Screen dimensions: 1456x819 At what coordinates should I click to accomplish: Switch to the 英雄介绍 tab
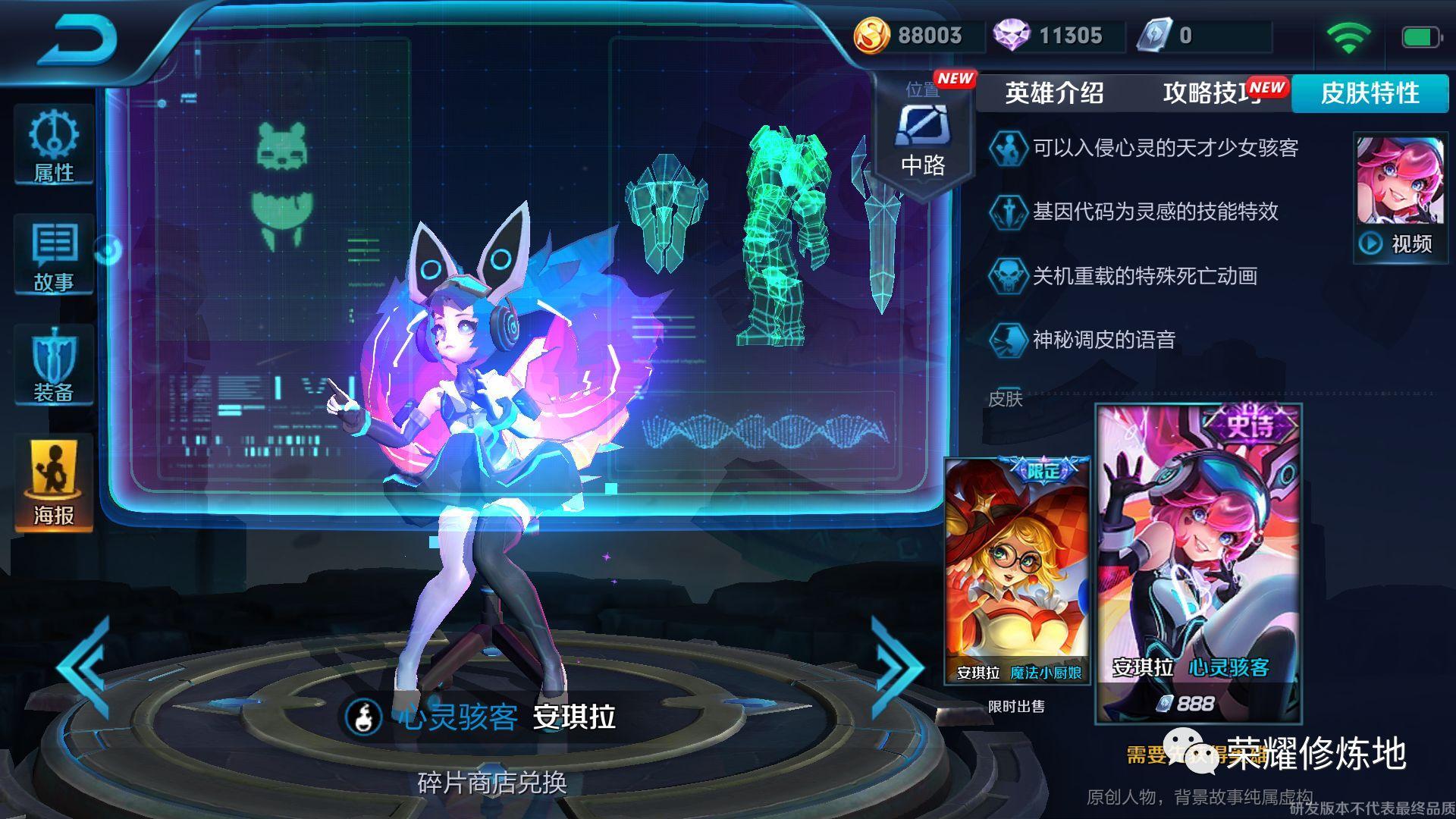(1054, 93)
